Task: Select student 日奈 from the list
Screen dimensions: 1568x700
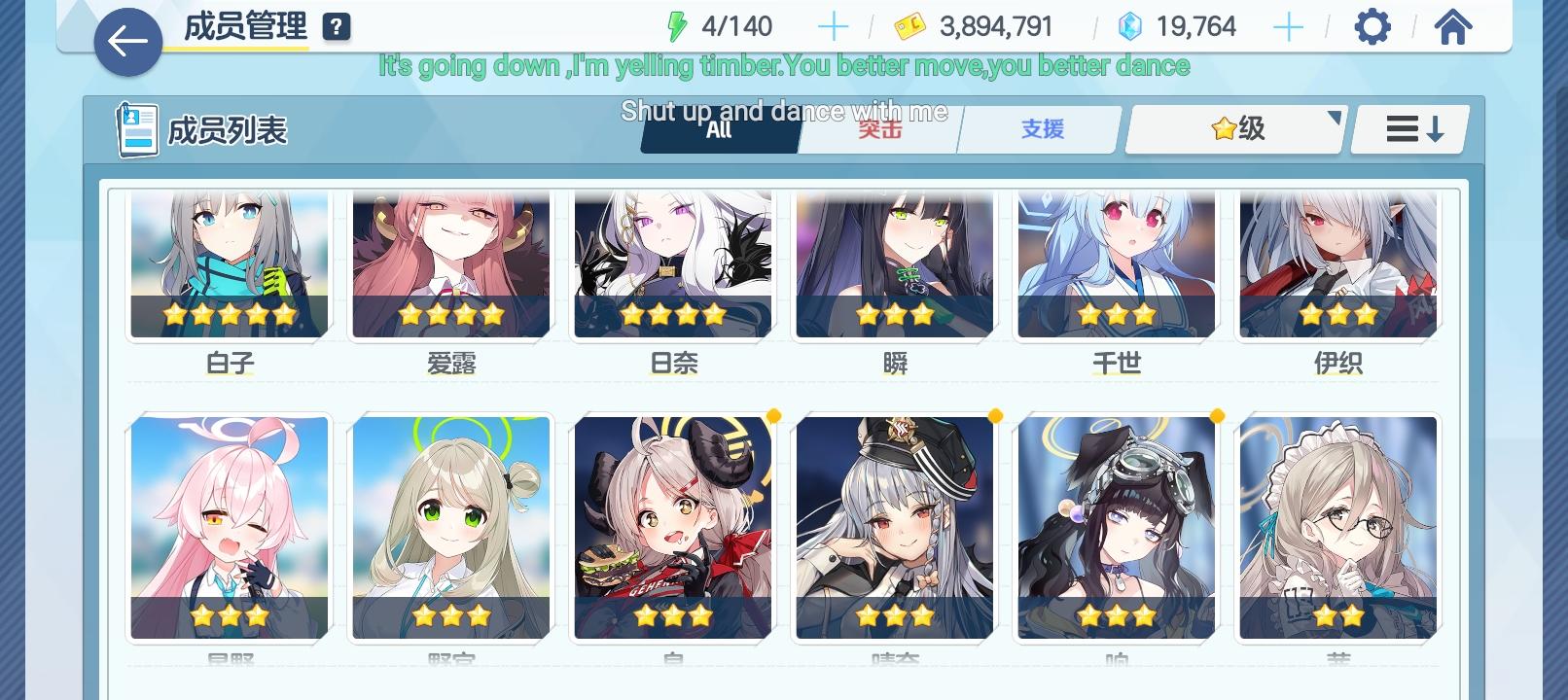Action: pos(671,262)
